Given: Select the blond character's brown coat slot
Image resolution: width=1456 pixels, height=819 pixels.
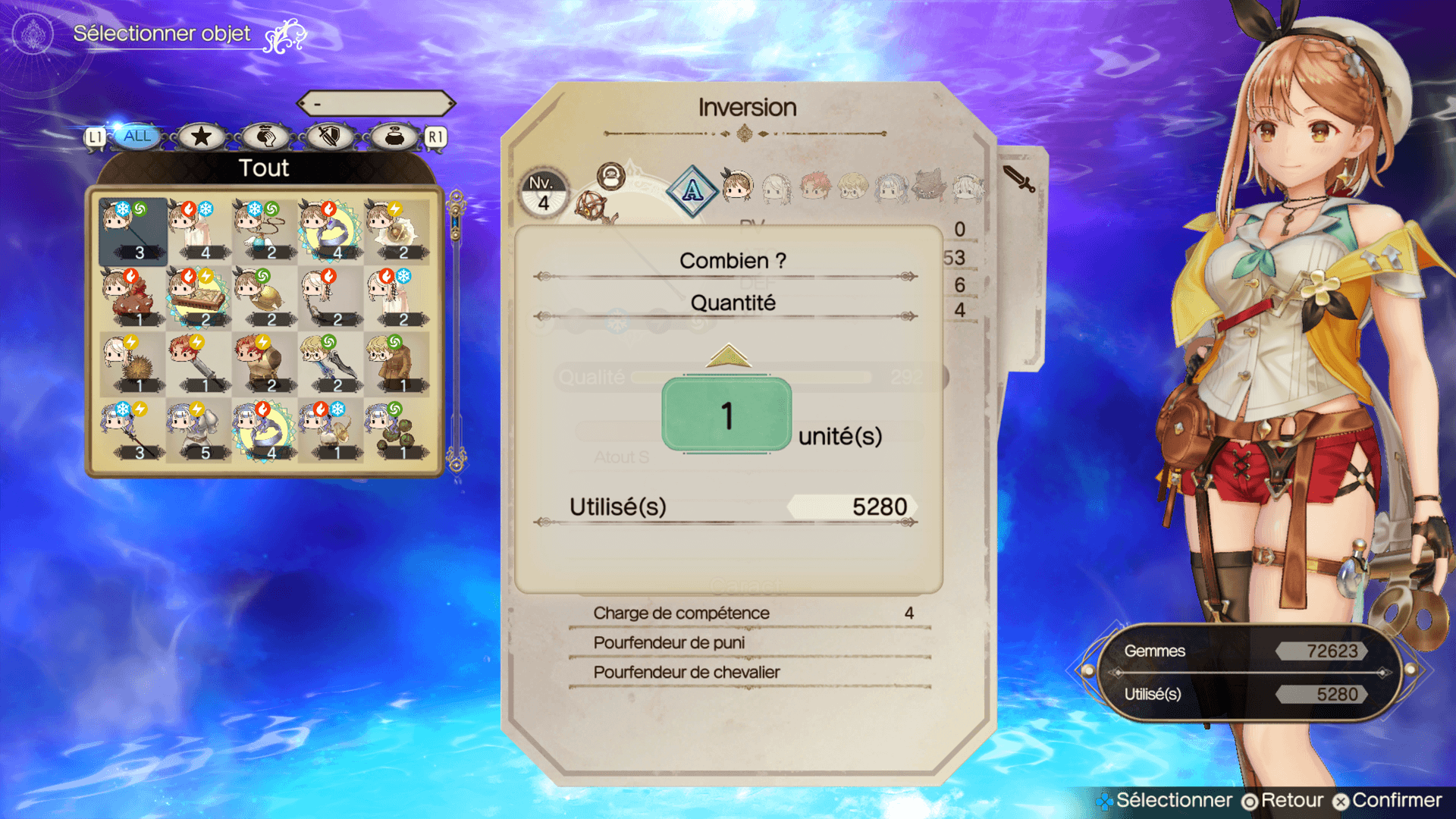Looking at the screenshot, I should pyautogui.click(x=397, y=364).
